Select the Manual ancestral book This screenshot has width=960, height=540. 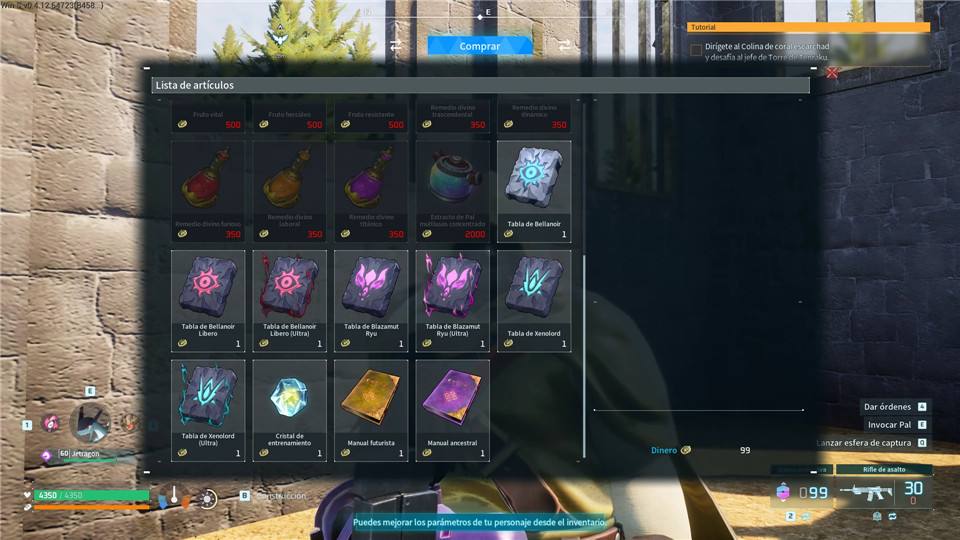[452, 410]
